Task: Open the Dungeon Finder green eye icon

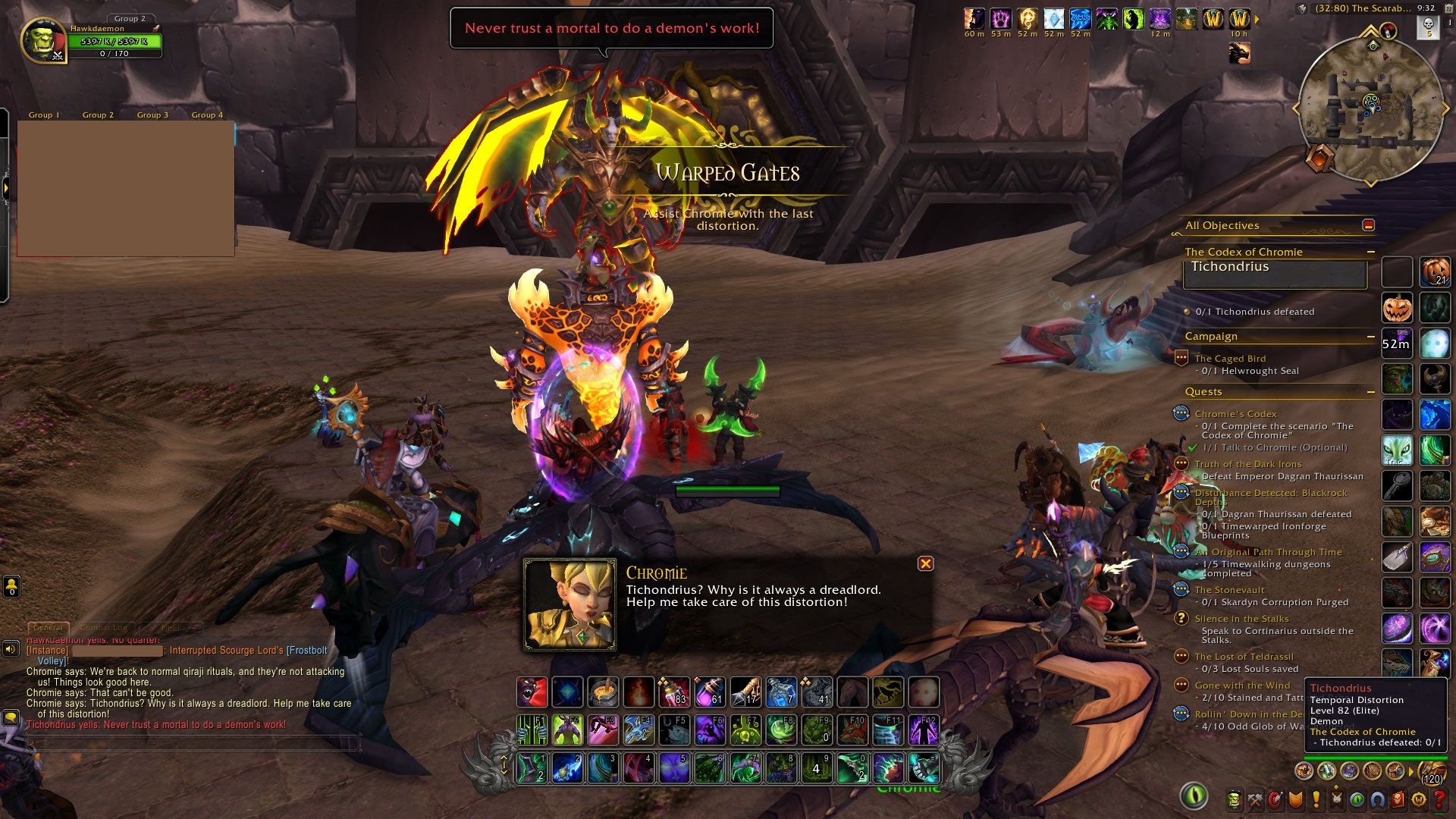Action: (x=1357, y=799)
